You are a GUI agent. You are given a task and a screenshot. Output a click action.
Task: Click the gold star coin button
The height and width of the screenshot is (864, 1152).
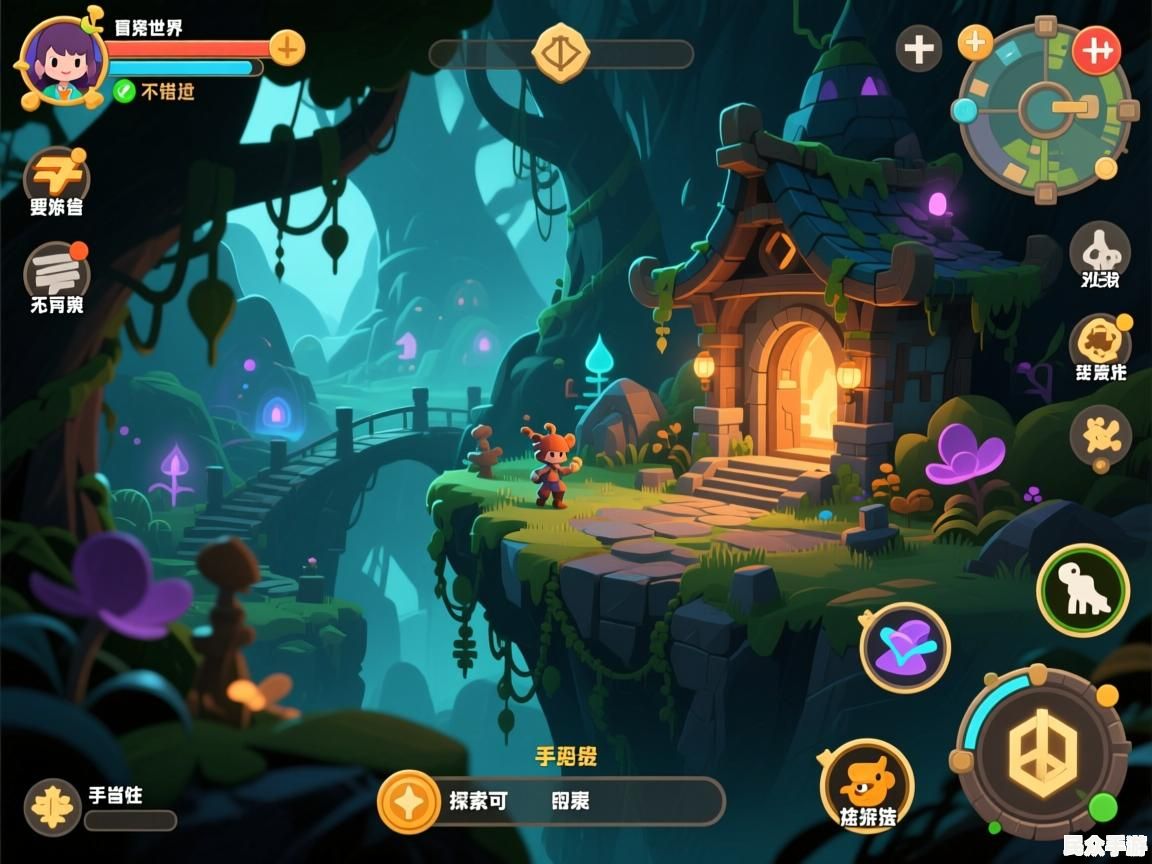pyautogui.click(x=409, y=801)
